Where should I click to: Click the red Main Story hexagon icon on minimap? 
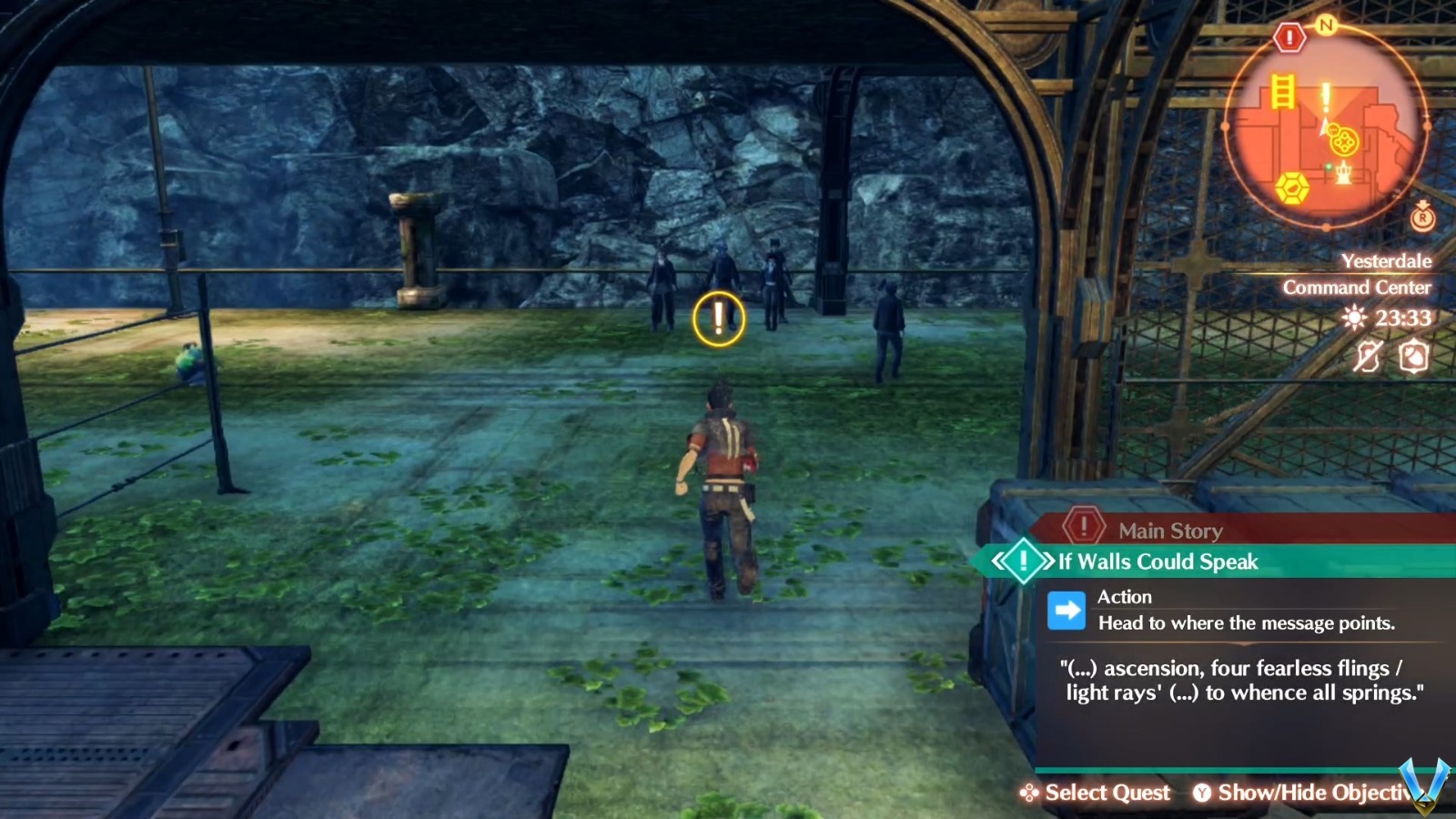[x=1289, y=36]
